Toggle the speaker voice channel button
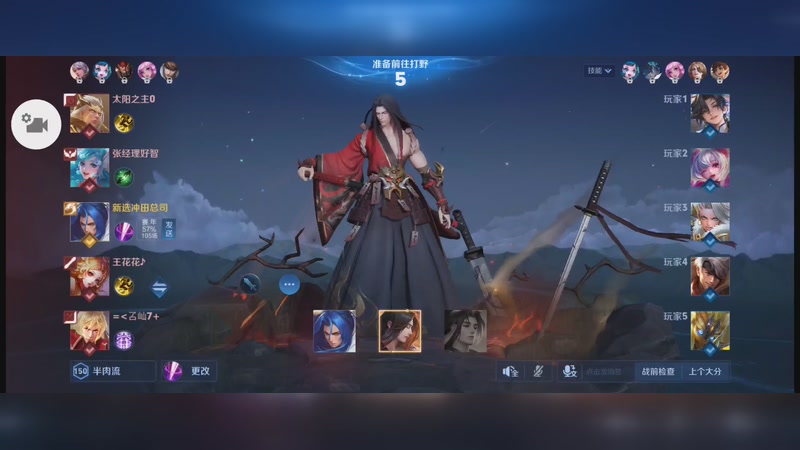This screenshot has height=450, width=800. tap(510, 371)
